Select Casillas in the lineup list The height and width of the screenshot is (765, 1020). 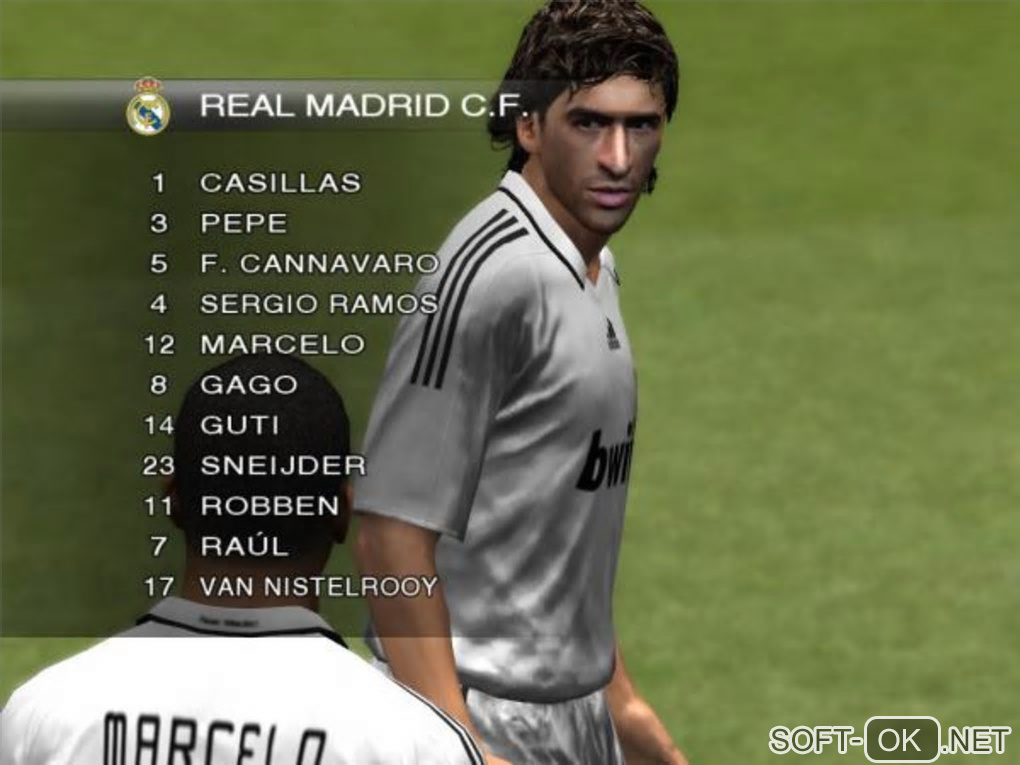tap(280, 183)
